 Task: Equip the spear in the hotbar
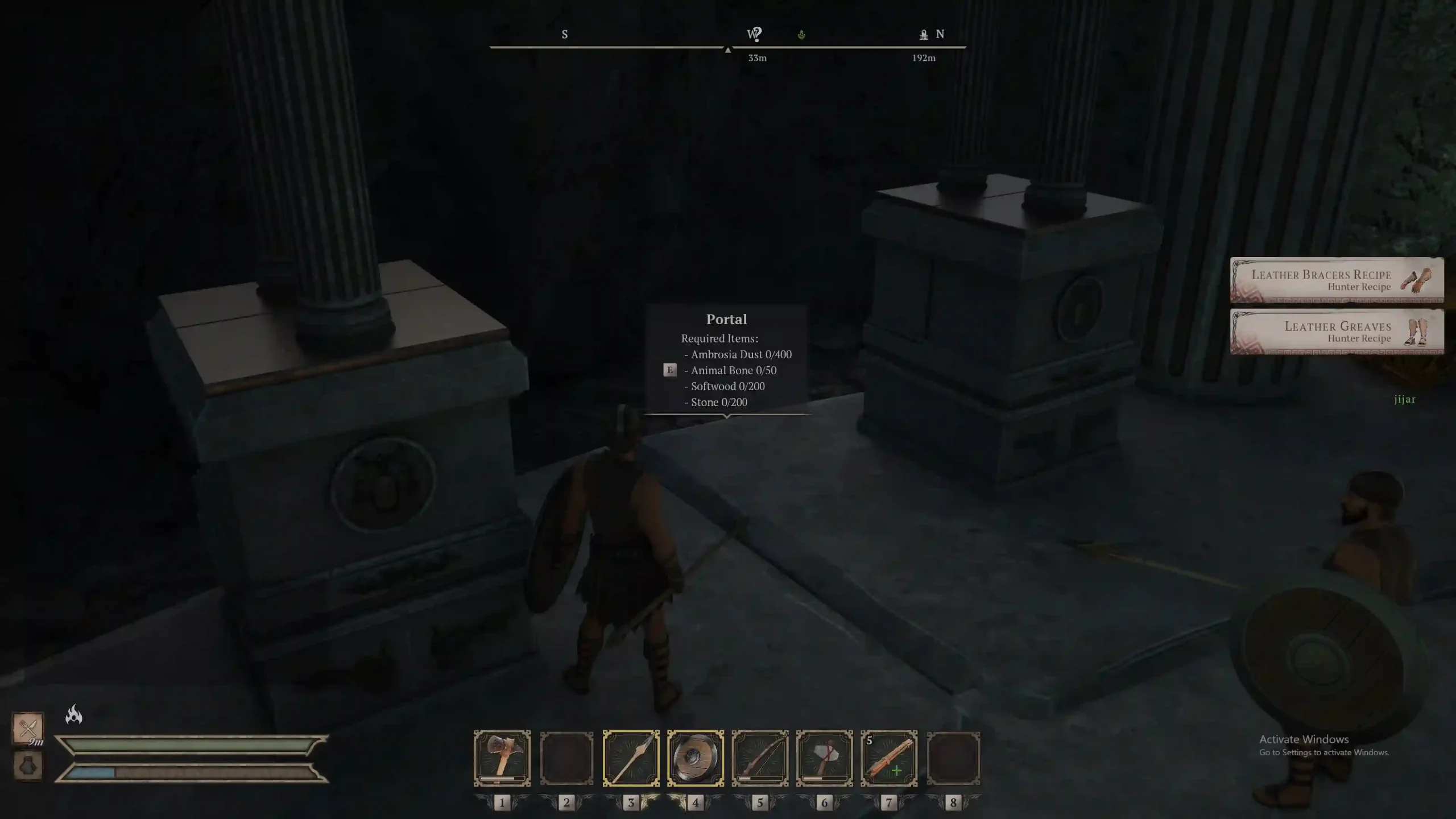coord(631,758)
